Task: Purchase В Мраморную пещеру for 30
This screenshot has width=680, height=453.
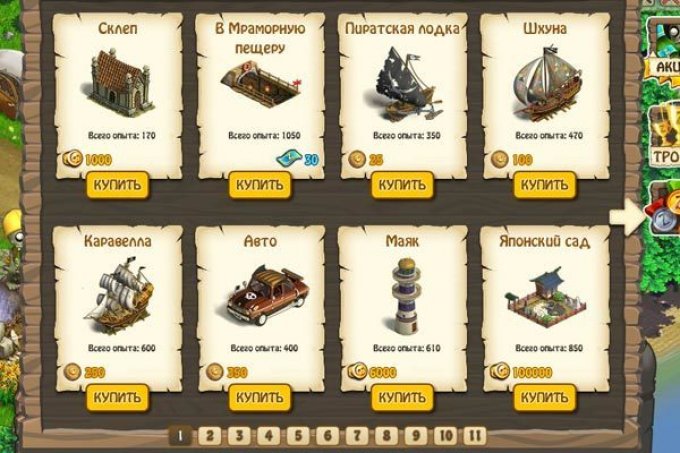Action: point(258,186)
